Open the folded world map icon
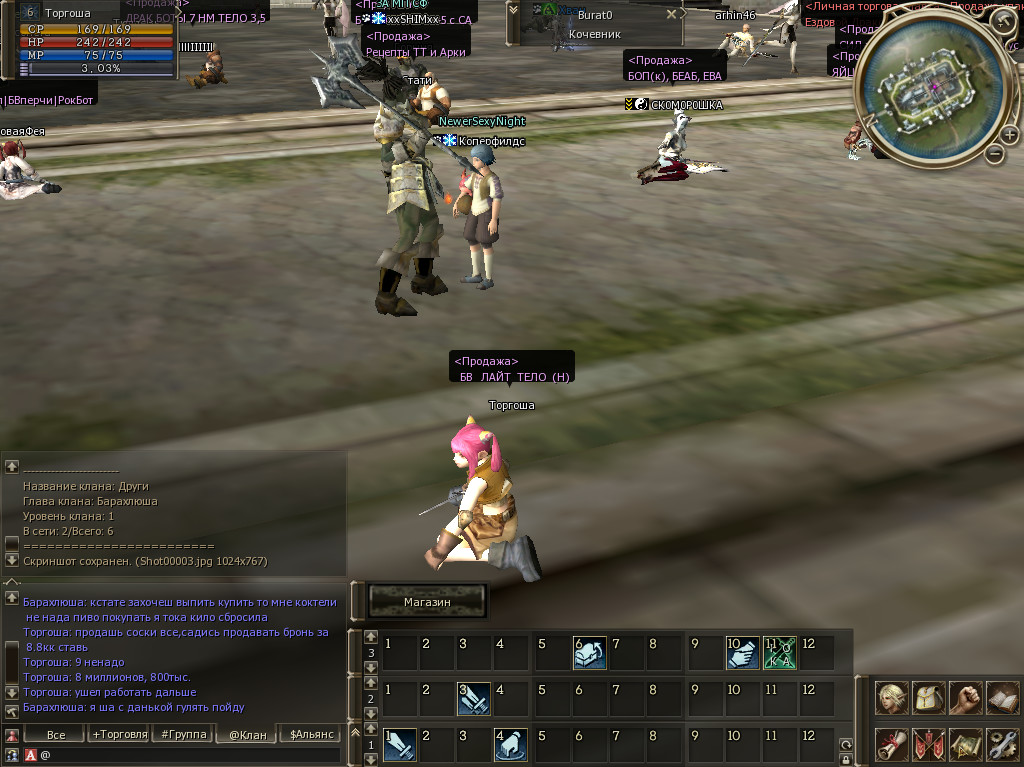Viewport: 1024px width, 767px height. [965, 744]
